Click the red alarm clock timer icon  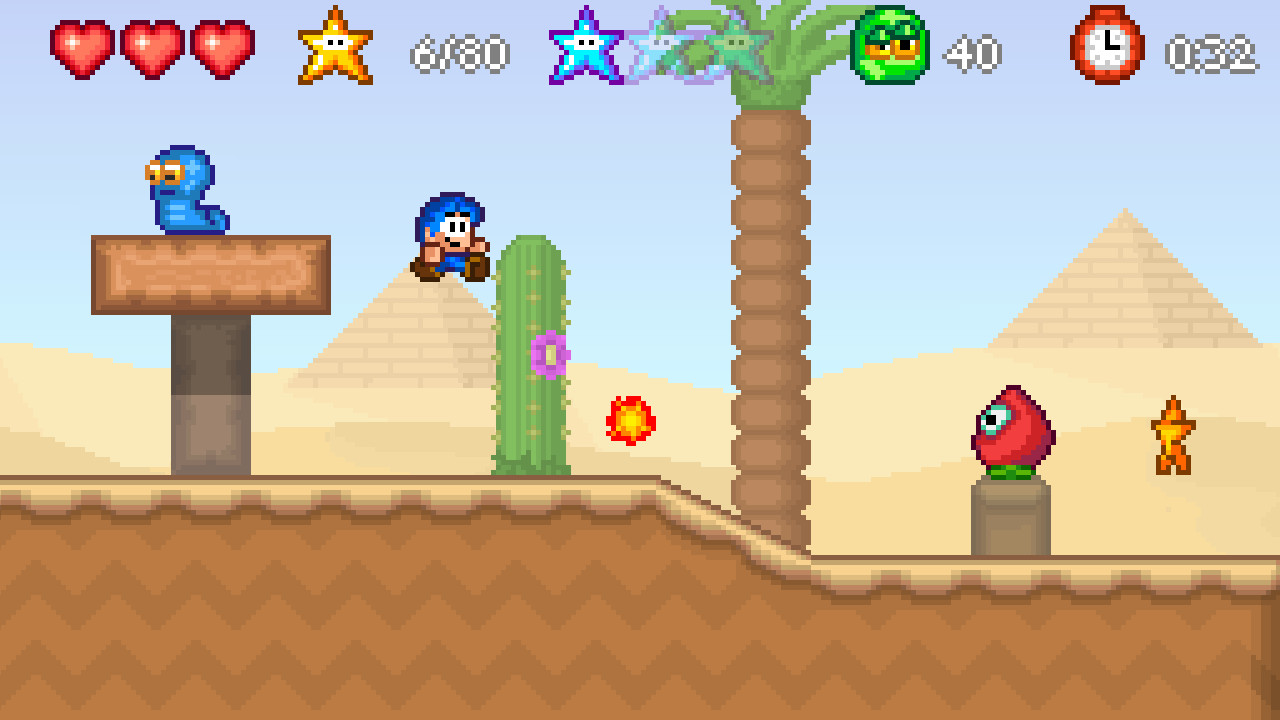pyautogui.click(x=1105, y=45)
